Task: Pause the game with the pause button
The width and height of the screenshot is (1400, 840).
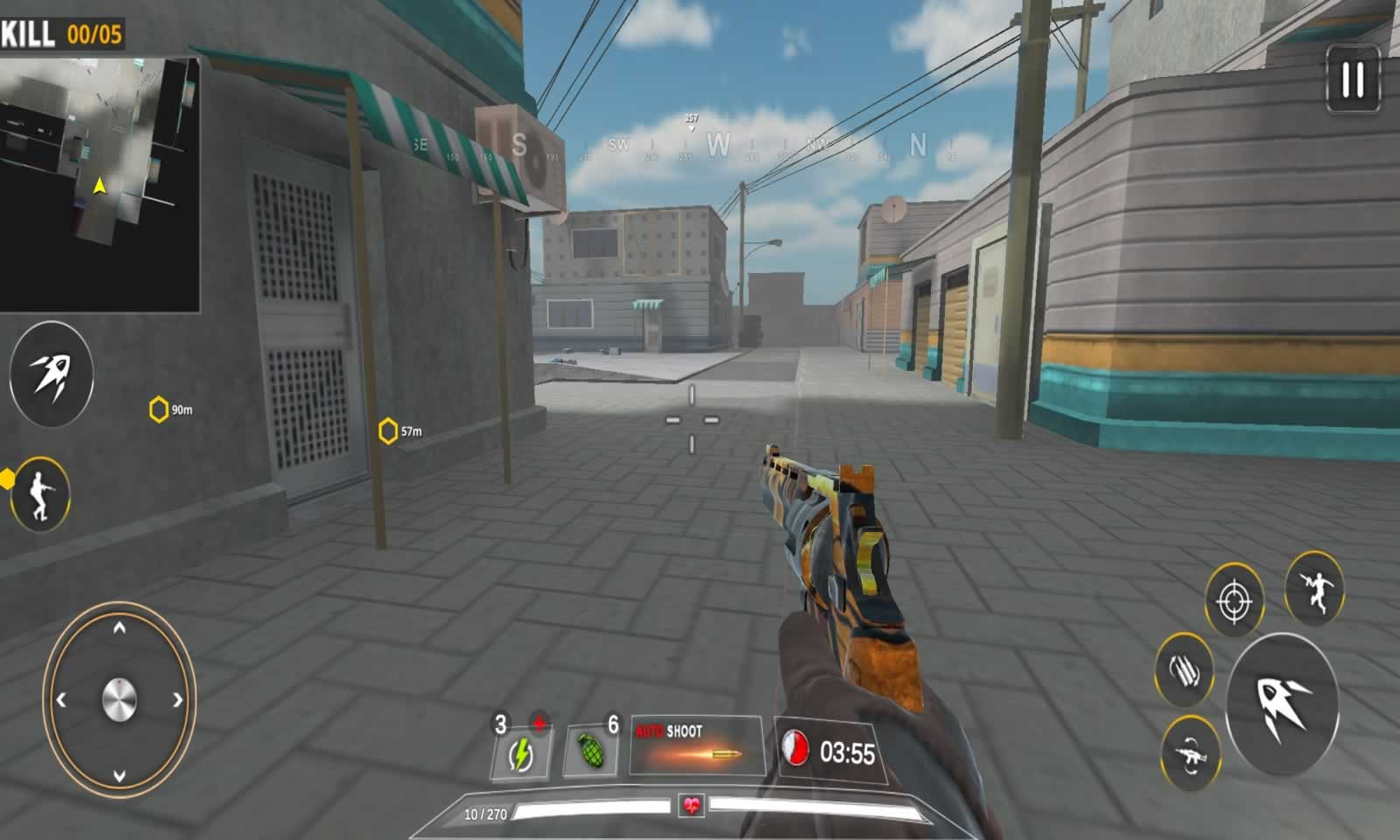Action: tap(1353, 80)
